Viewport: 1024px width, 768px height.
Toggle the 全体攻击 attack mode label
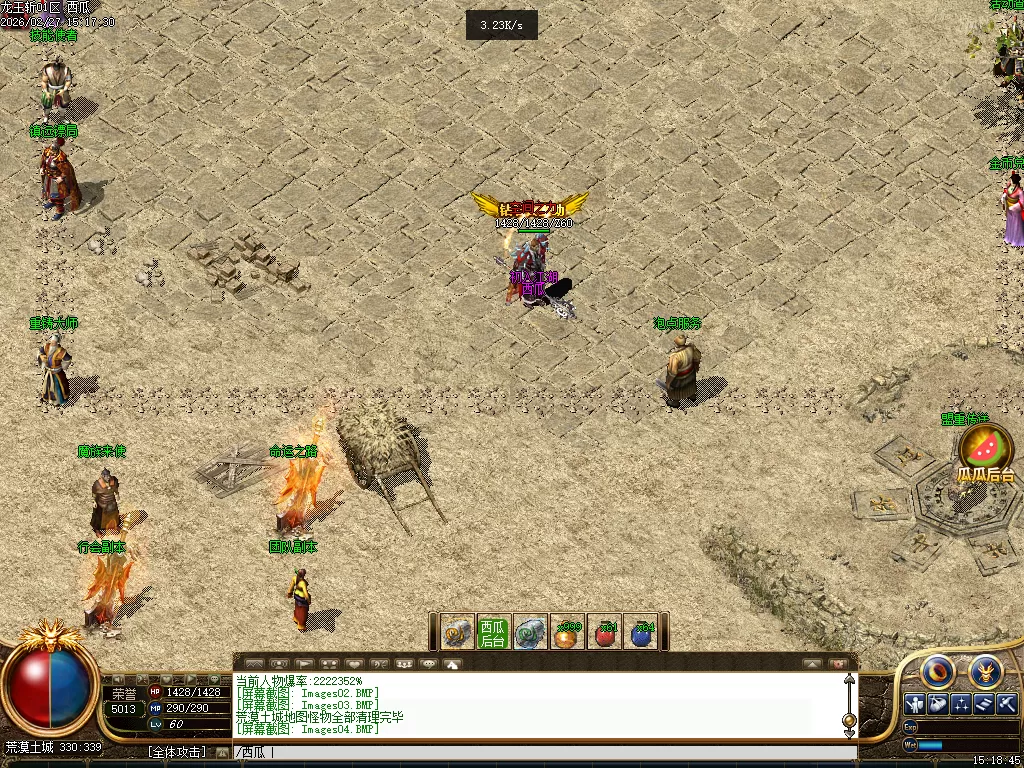(178, 751)
